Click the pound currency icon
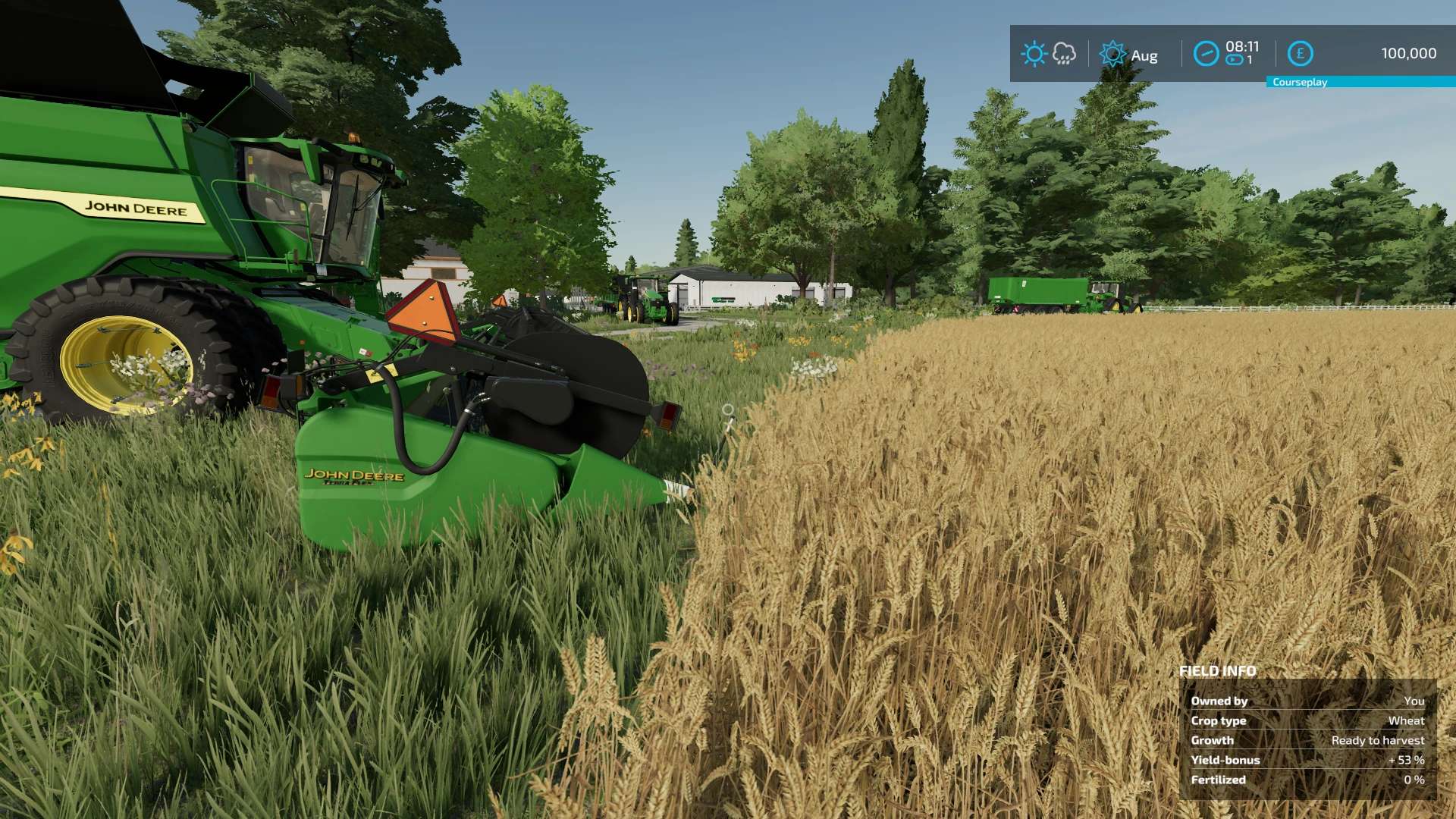 (1300, 54)
